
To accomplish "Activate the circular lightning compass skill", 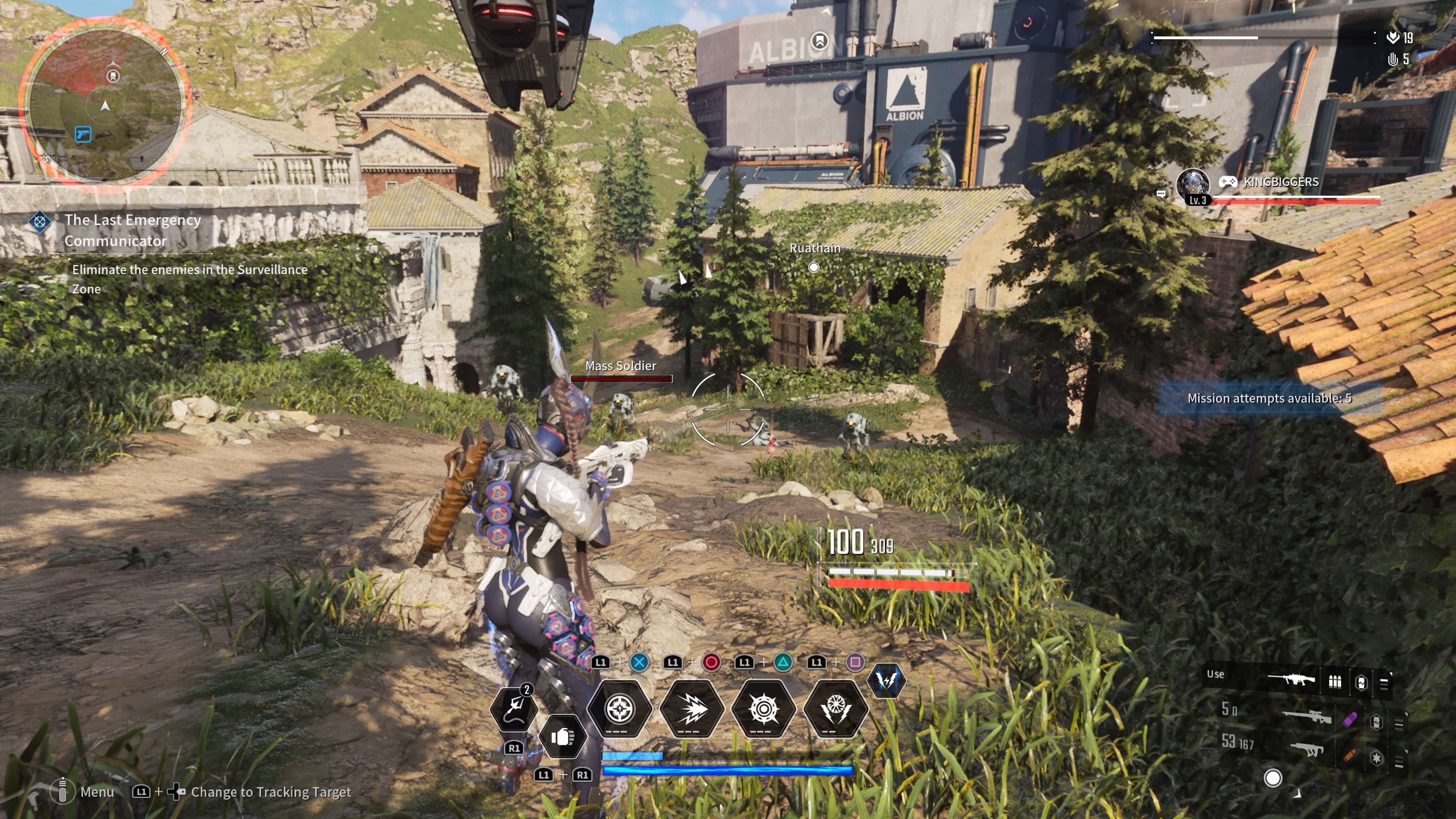I will [x=620, y=709].
